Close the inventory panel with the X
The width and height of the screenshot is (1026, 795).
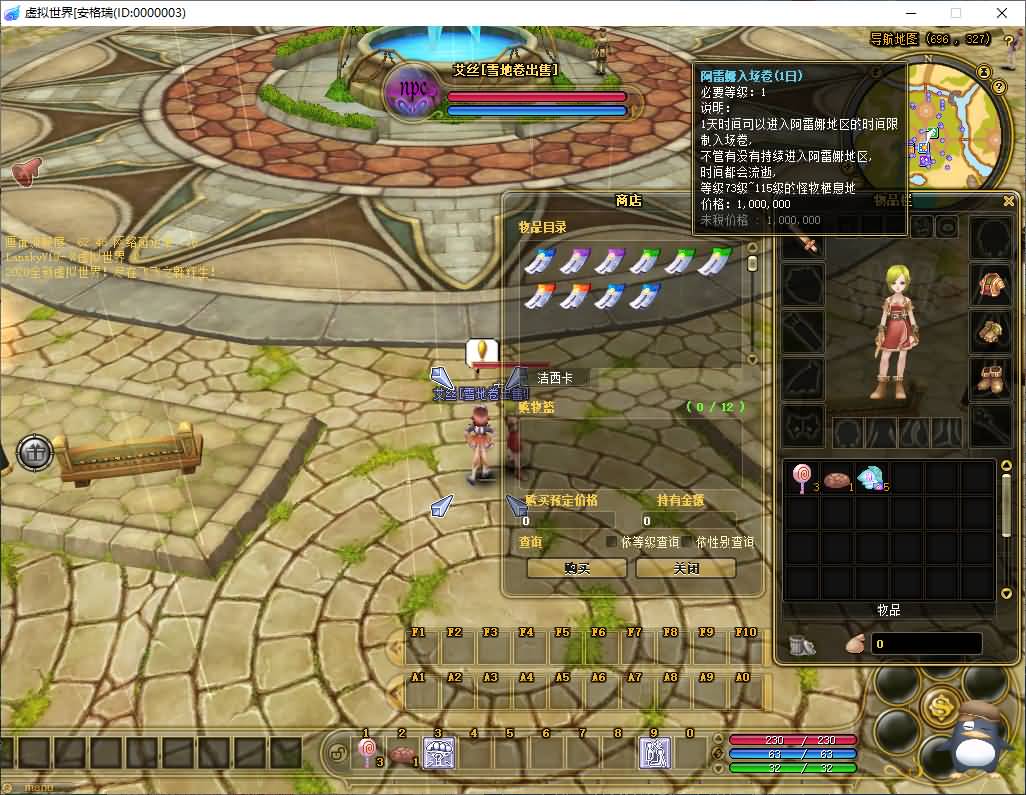1009,201
